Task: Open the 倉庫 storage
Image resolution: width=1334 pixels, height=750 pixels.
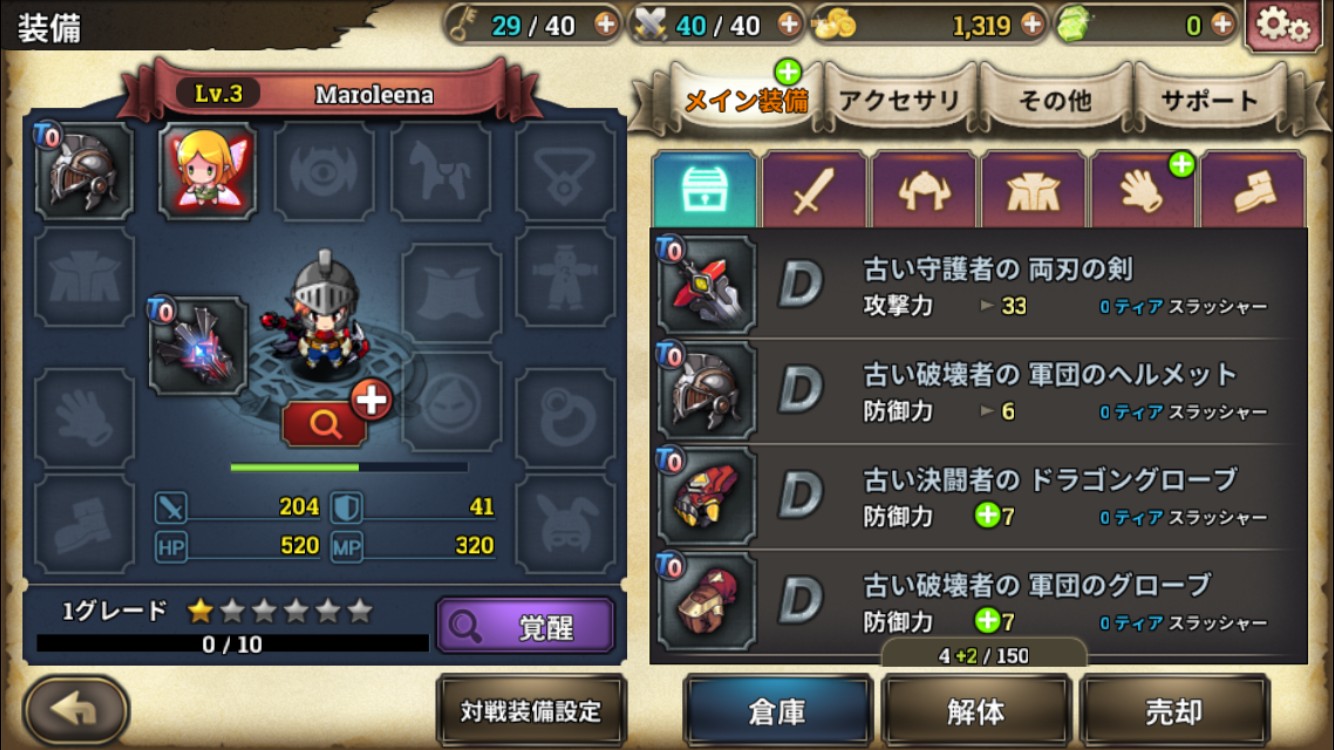Action: pos(778,711)
